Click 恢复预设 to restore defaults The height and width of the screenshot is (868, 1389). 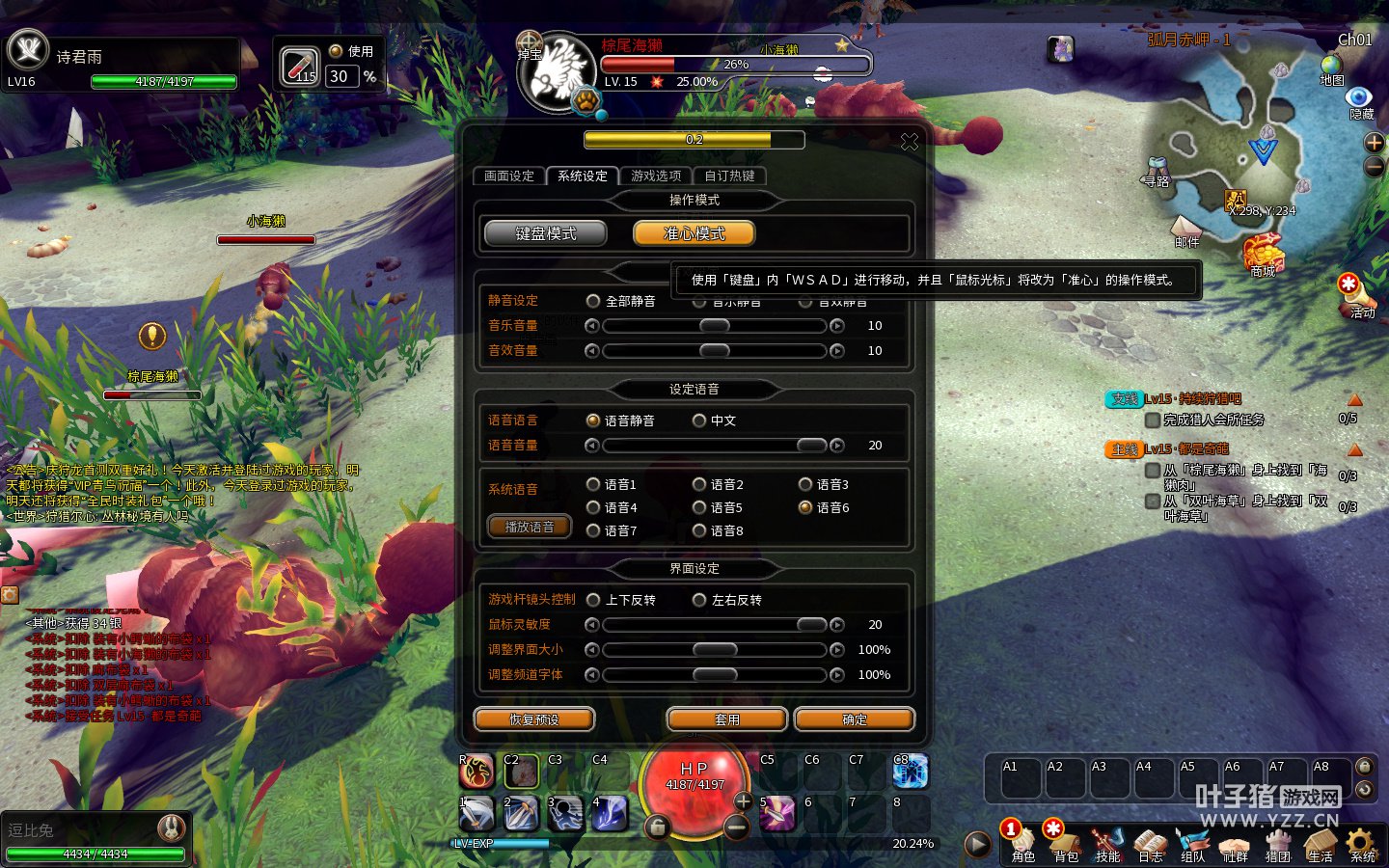(534, 719)
